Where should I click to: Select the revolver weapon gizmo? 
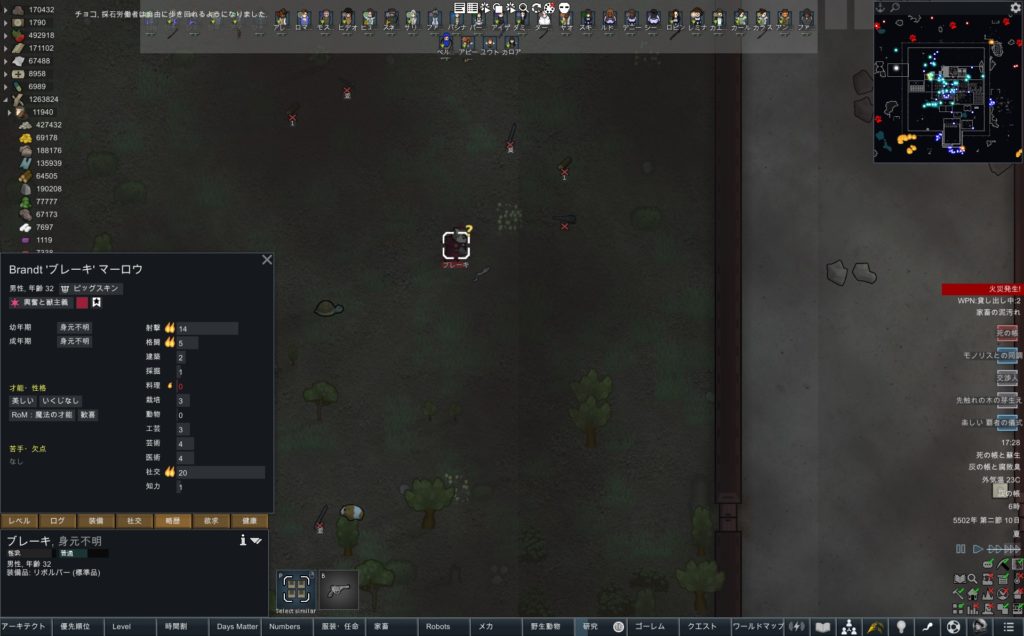[x=339, y=590]
